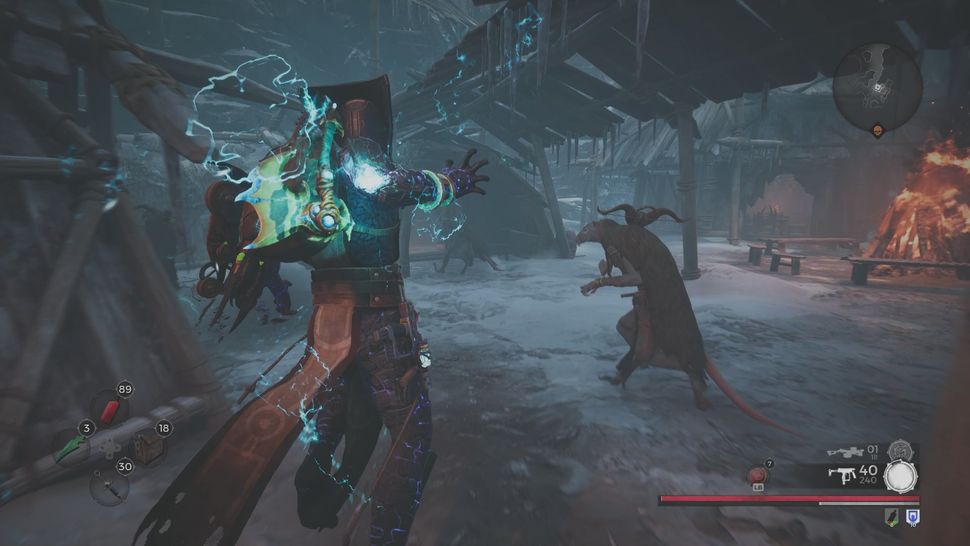Screen dimensions: 970x546
Task: Switch to the long gun weapon
Action: (x=844, y=452)
